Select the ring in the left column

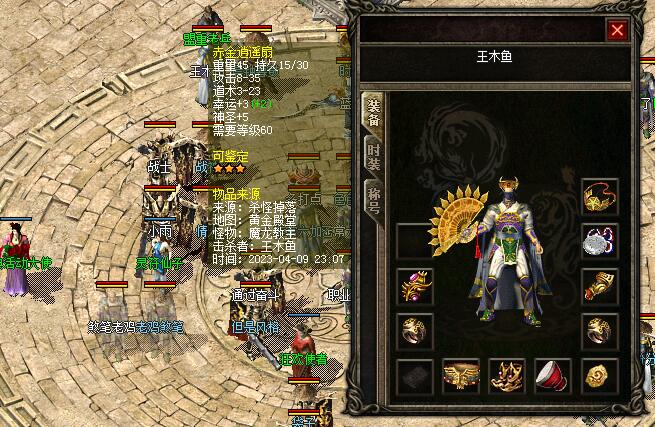coord(414,331)
